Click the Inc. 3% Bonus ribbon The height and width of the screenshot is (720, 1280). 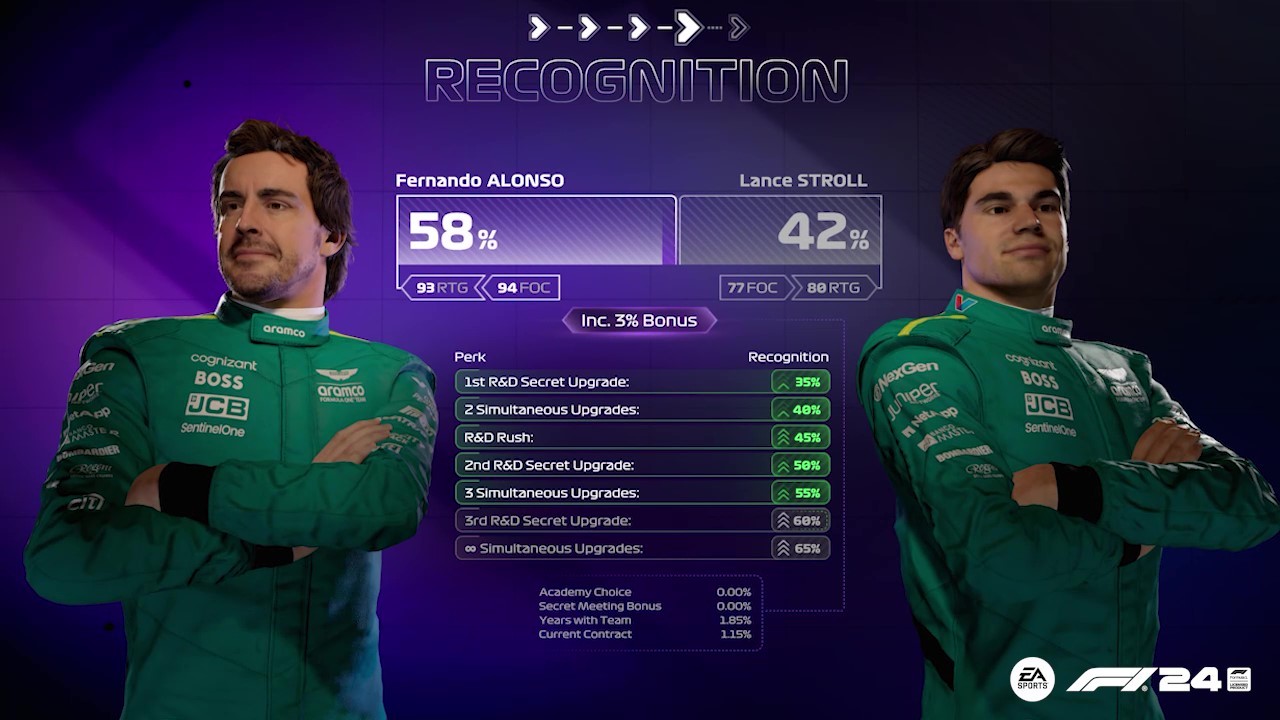coord(639,320)
